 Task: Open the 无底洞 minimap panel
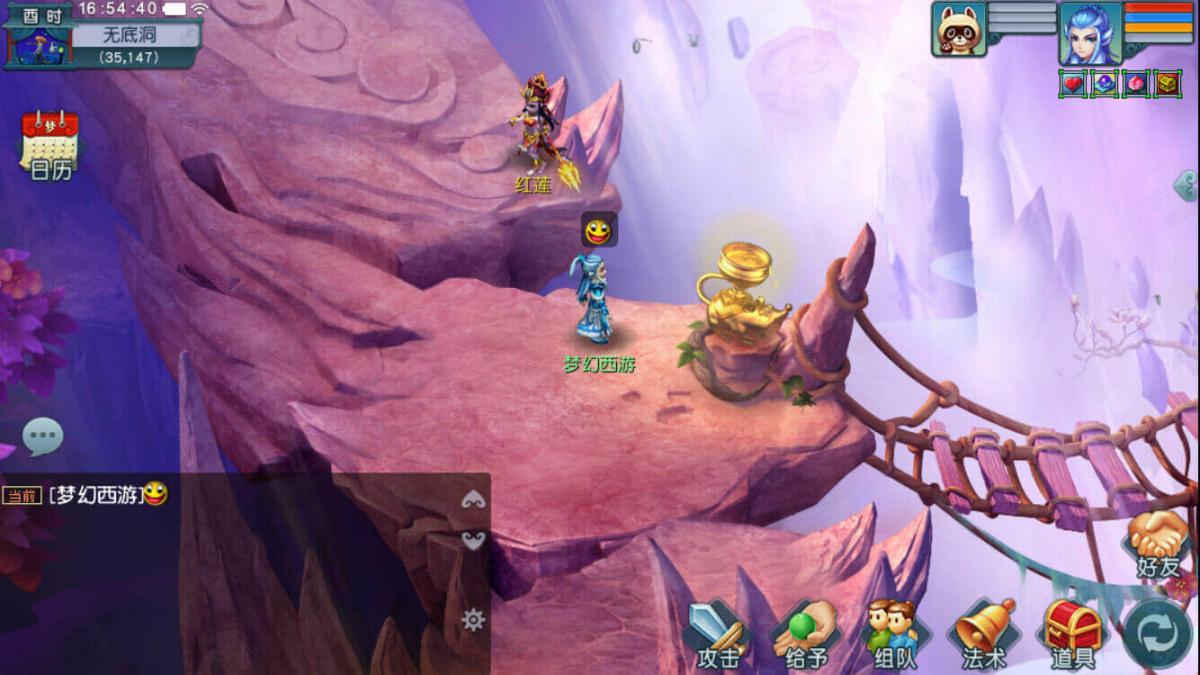tap(130, 35)
